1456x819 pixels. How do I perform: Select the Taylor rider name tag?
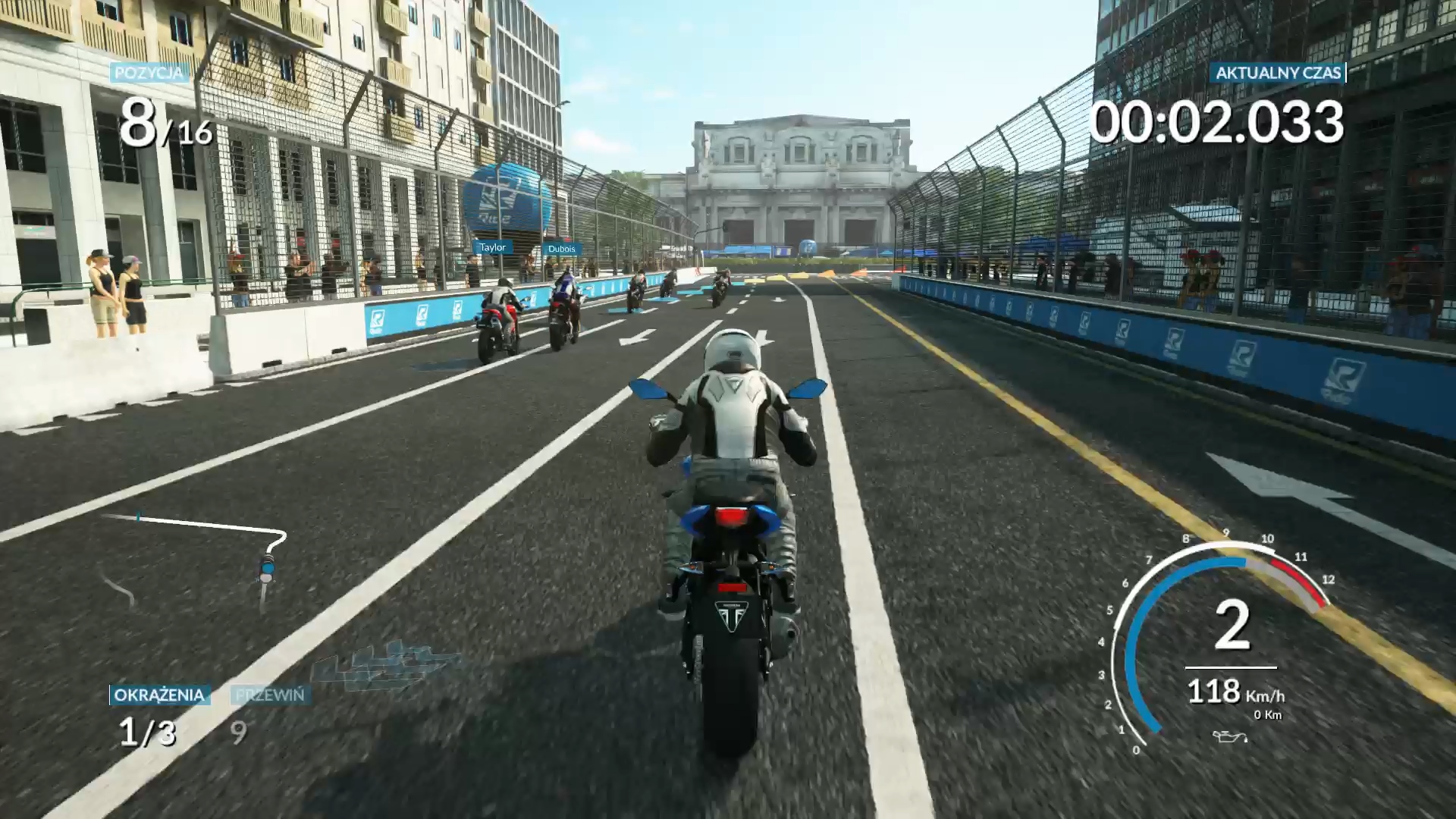(x=492, y=247)
